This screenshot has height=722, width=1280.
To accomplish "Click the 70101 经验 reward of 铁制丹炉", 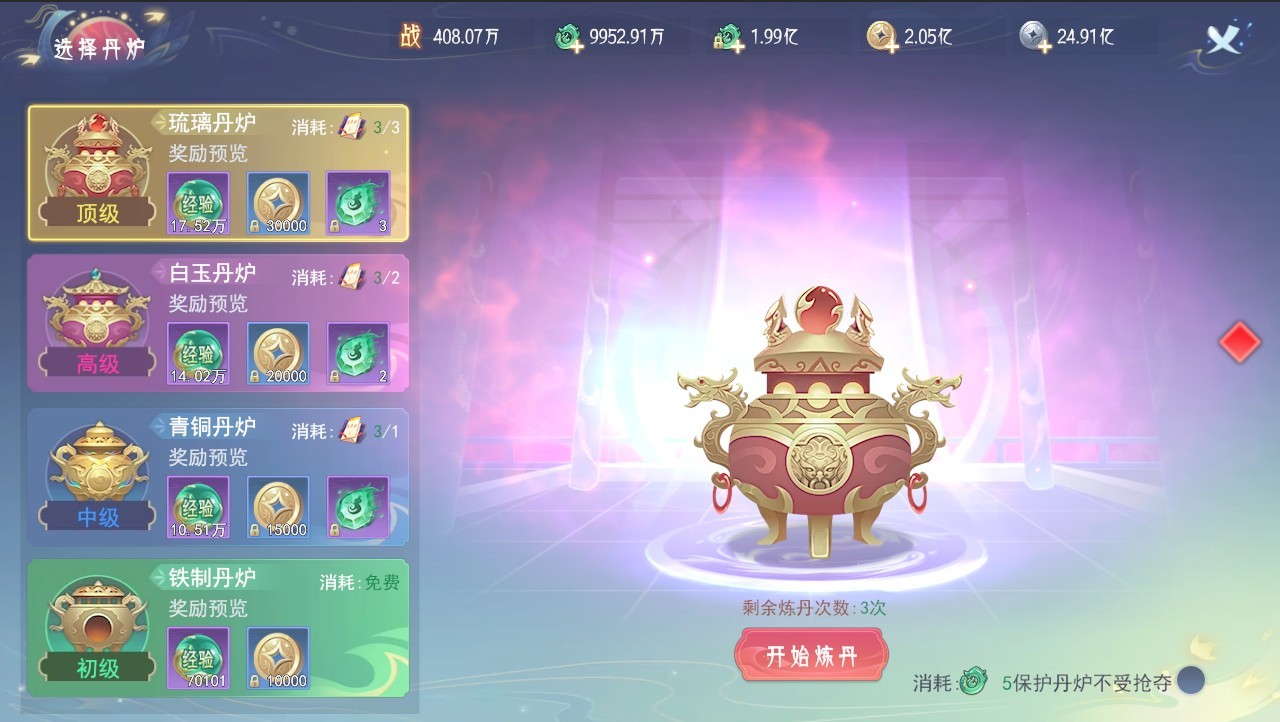I will click(x=197, y=657).
